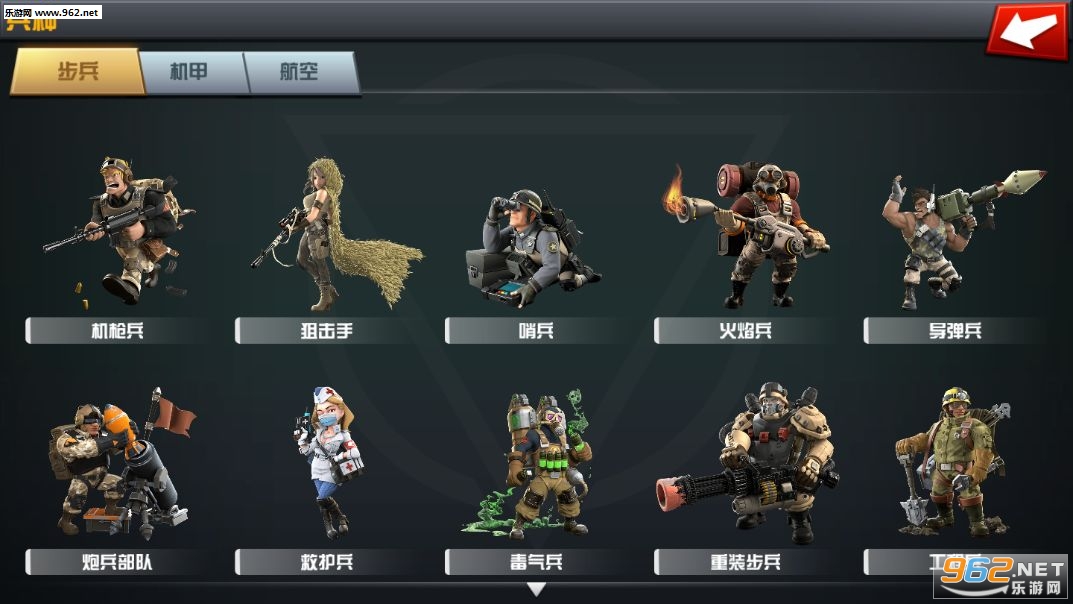Image resolution: width=1073 pixels, height=604 pixels.
Task: Select the engineer unit holding a shovel
Action: point(950,460)
